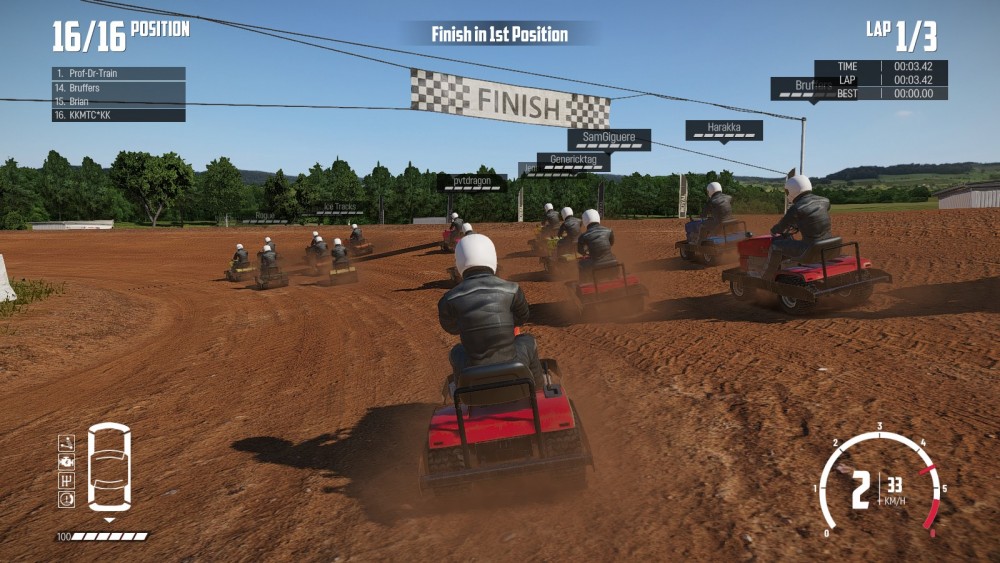The image size is (1000, 563).
Task: Select the brake status icon
Action: pyautogui.click(x=66, y=499)
